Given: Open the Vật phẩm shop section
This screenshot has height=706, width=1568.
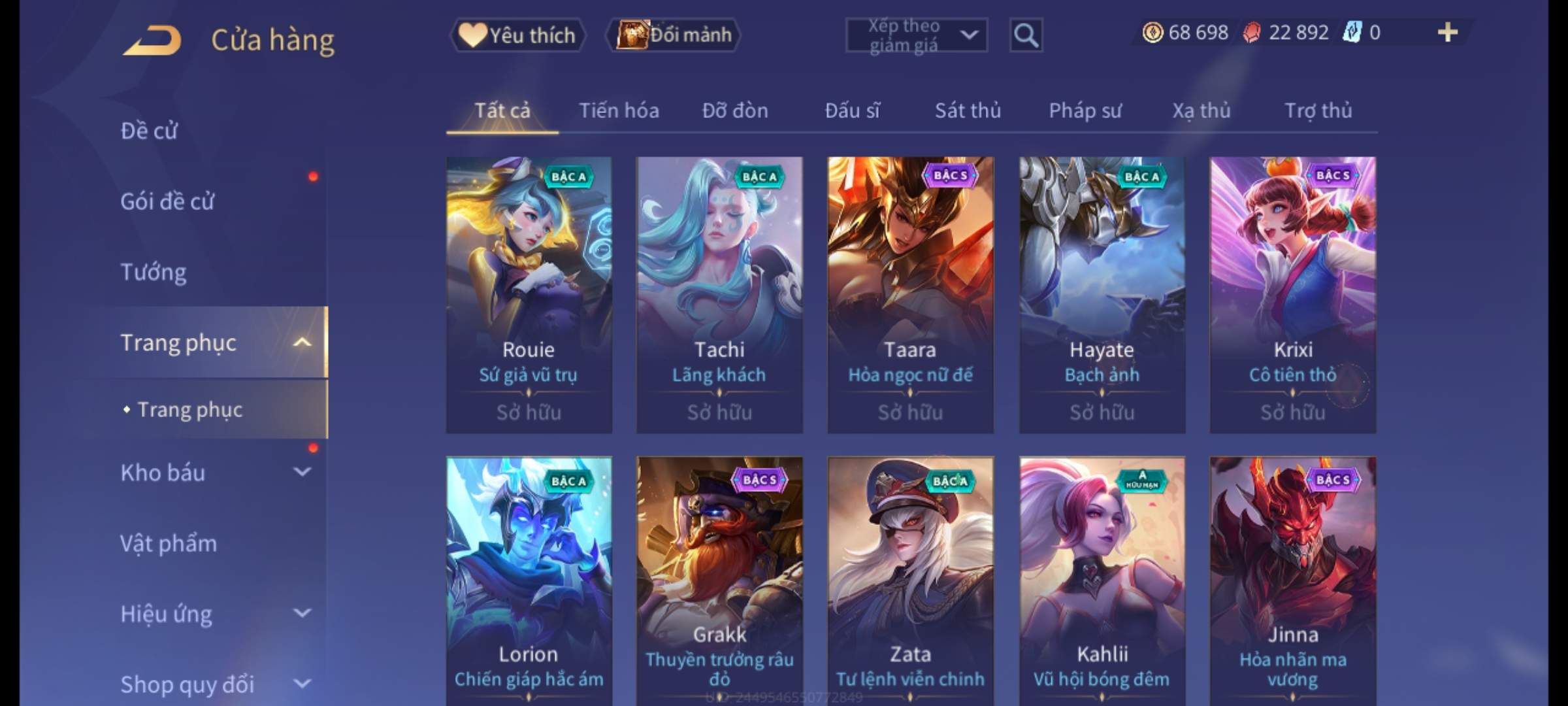Looking at the screenshot, I should [x=169, y=543].
